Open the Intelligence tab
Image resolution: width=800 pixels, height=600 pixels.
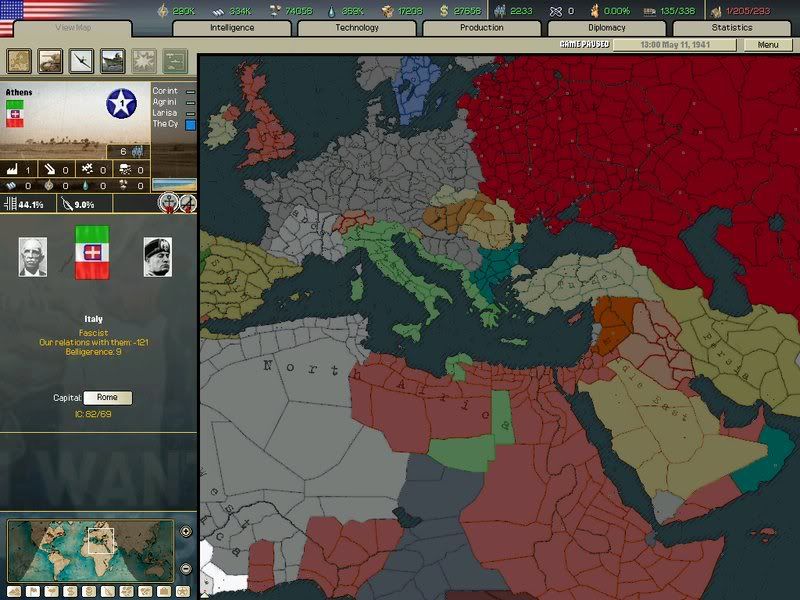click(232, 28)
